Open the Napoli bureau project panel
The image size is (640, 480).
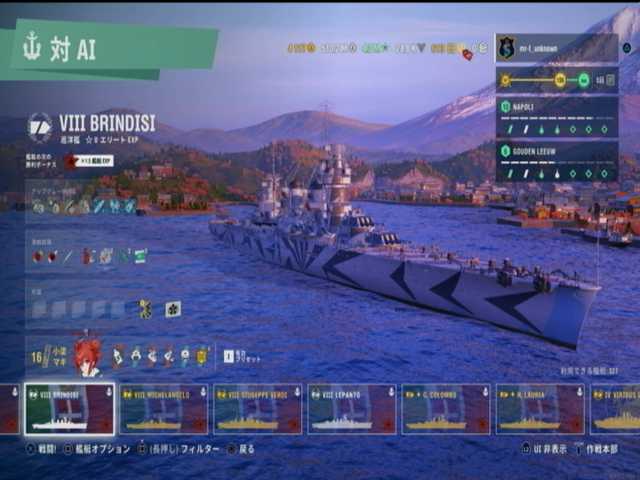click(x=556, y=117)
